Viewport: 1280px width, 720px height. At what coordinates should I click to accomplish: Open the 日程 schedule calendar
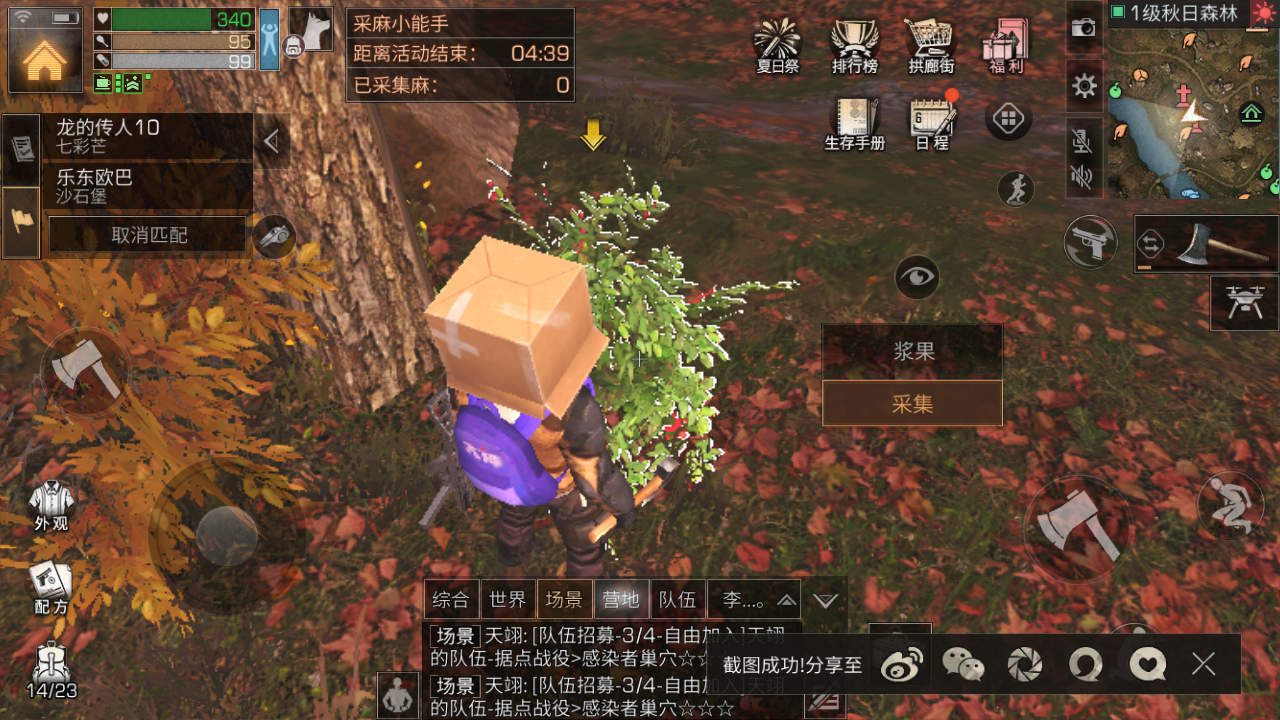932,122
